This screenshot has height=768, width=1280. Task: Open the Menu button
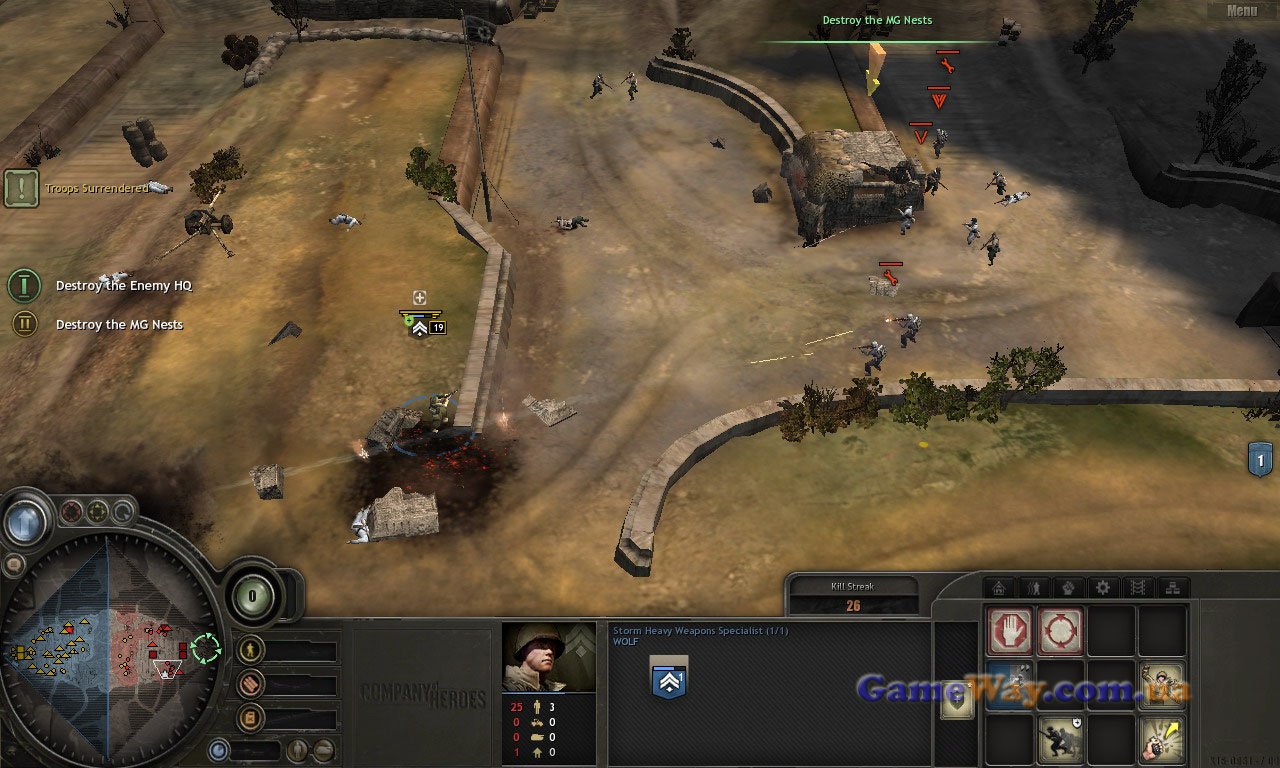click(1241, 11)
